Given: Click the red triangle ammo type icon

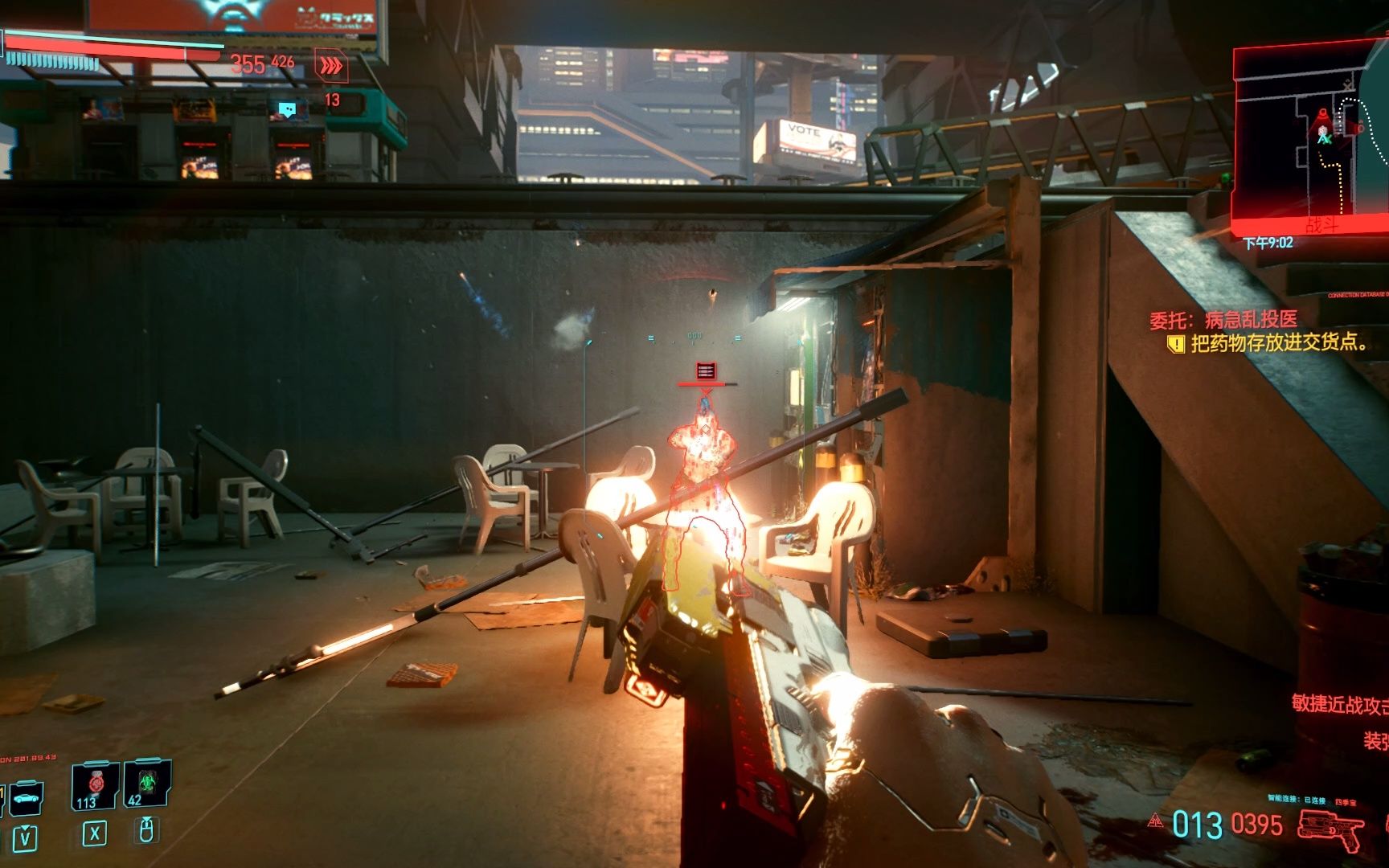Looking at the screenshot, I should (x=1156, y=821).
